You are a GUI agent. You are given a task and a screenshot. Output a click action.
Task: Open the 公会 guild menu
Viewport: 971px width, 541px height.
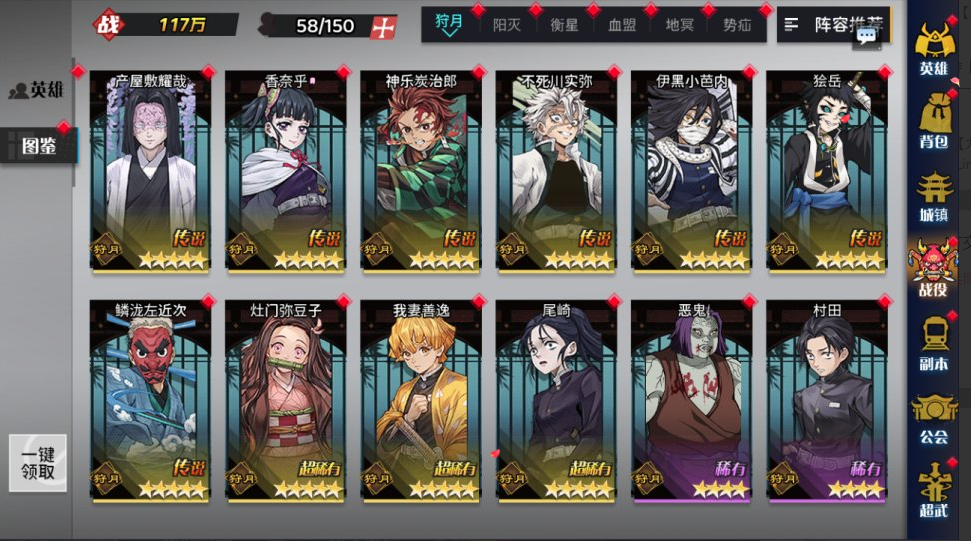[933, 418]
